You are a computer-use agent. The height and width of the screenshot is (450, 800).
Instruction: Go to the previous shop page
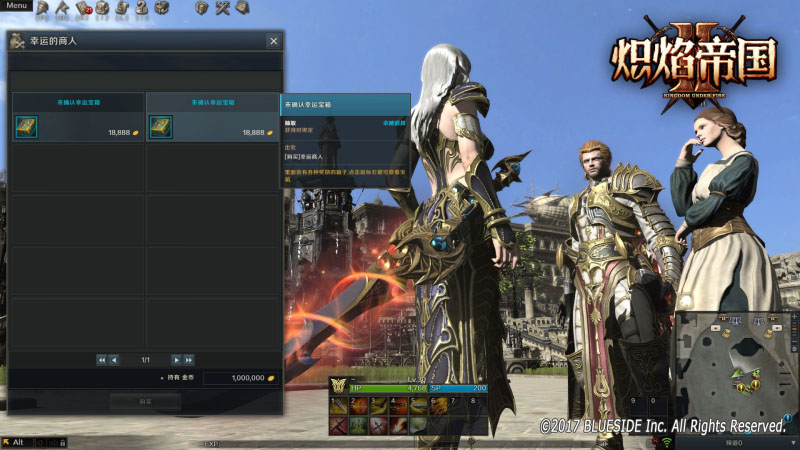coord(114,359)
